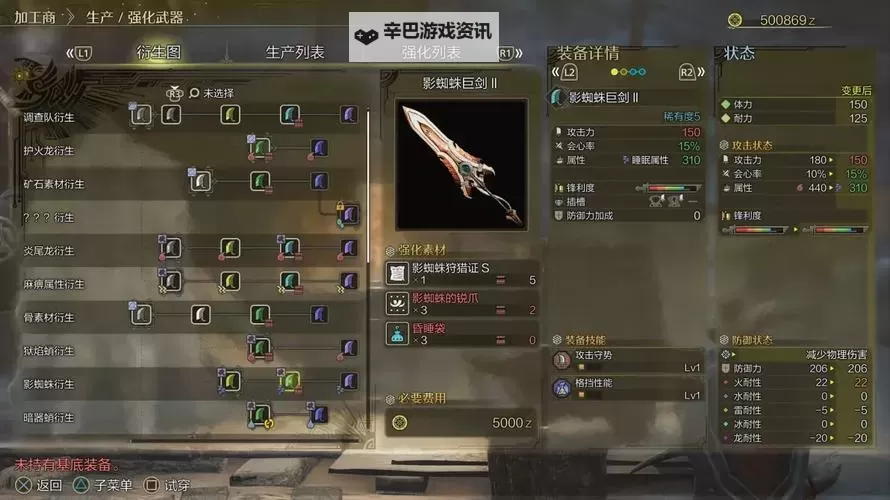The height and width of the screenshot is (500, 890).
Task: Open the 矿石素材衍生 branch row
Action: (x=54, y=184)
